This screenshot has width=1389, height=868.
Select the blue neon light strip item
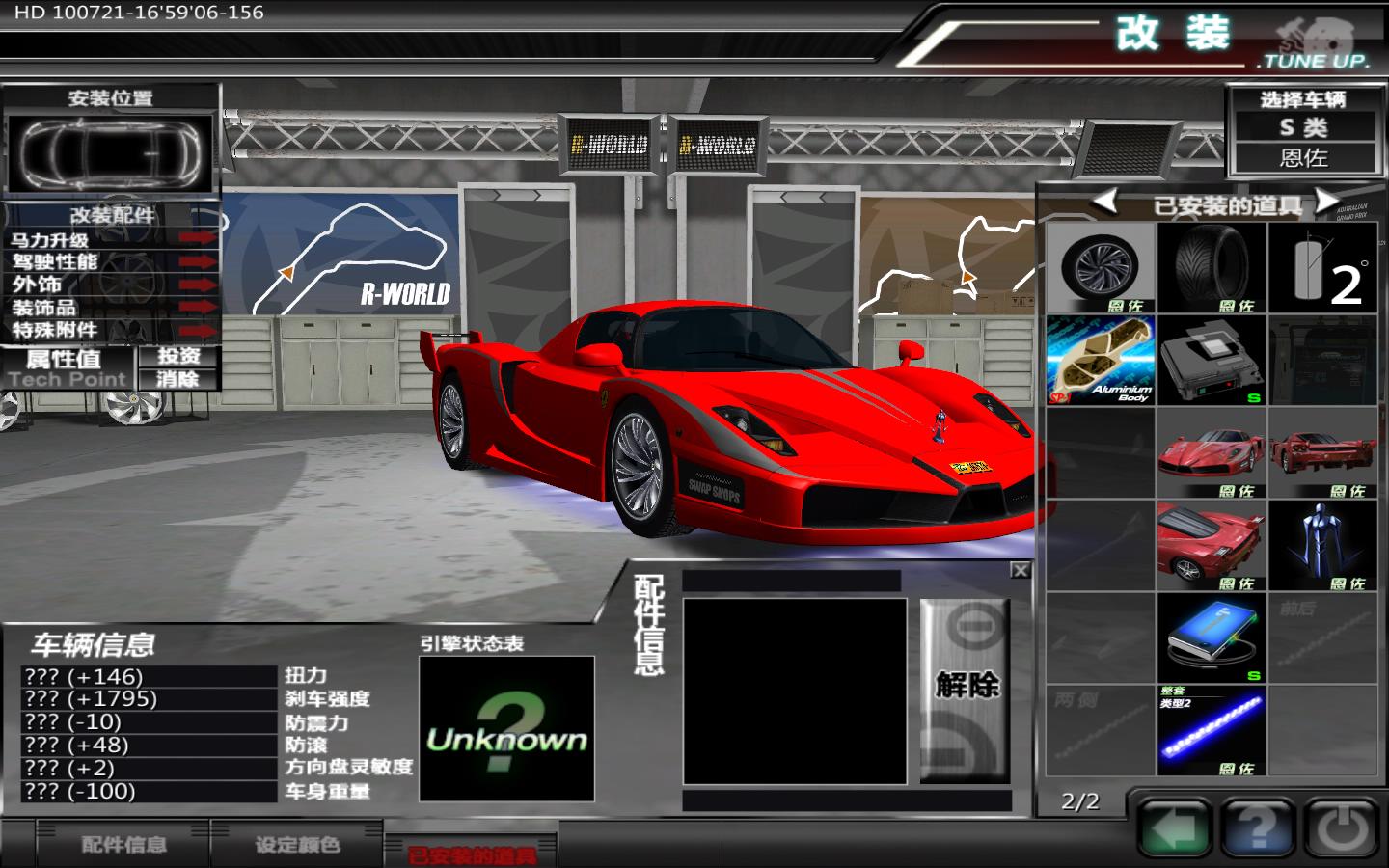(x=1212, y=730)
